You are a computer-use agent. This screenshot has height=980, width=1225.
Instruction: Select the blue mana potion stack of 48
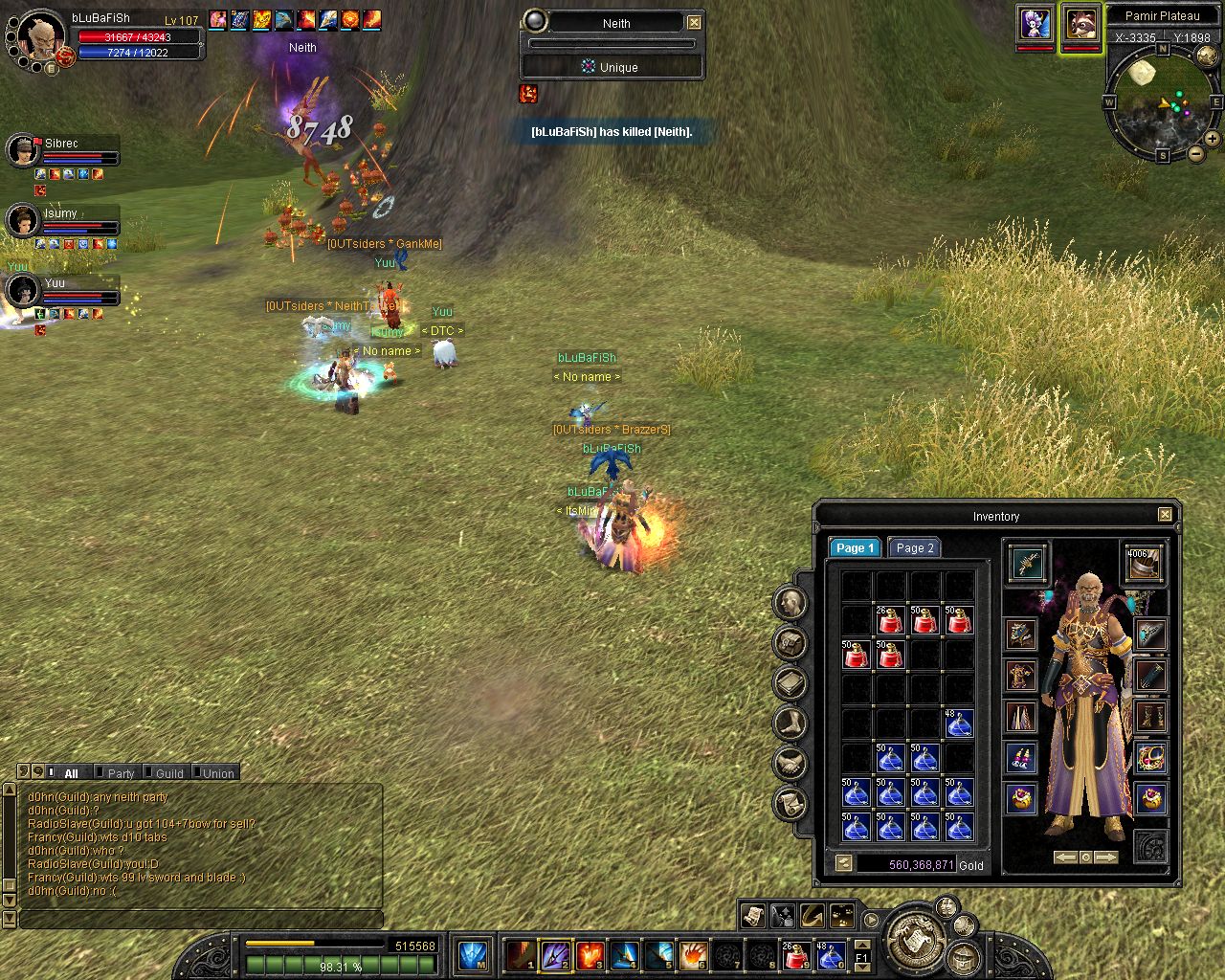tap(959, 724)
